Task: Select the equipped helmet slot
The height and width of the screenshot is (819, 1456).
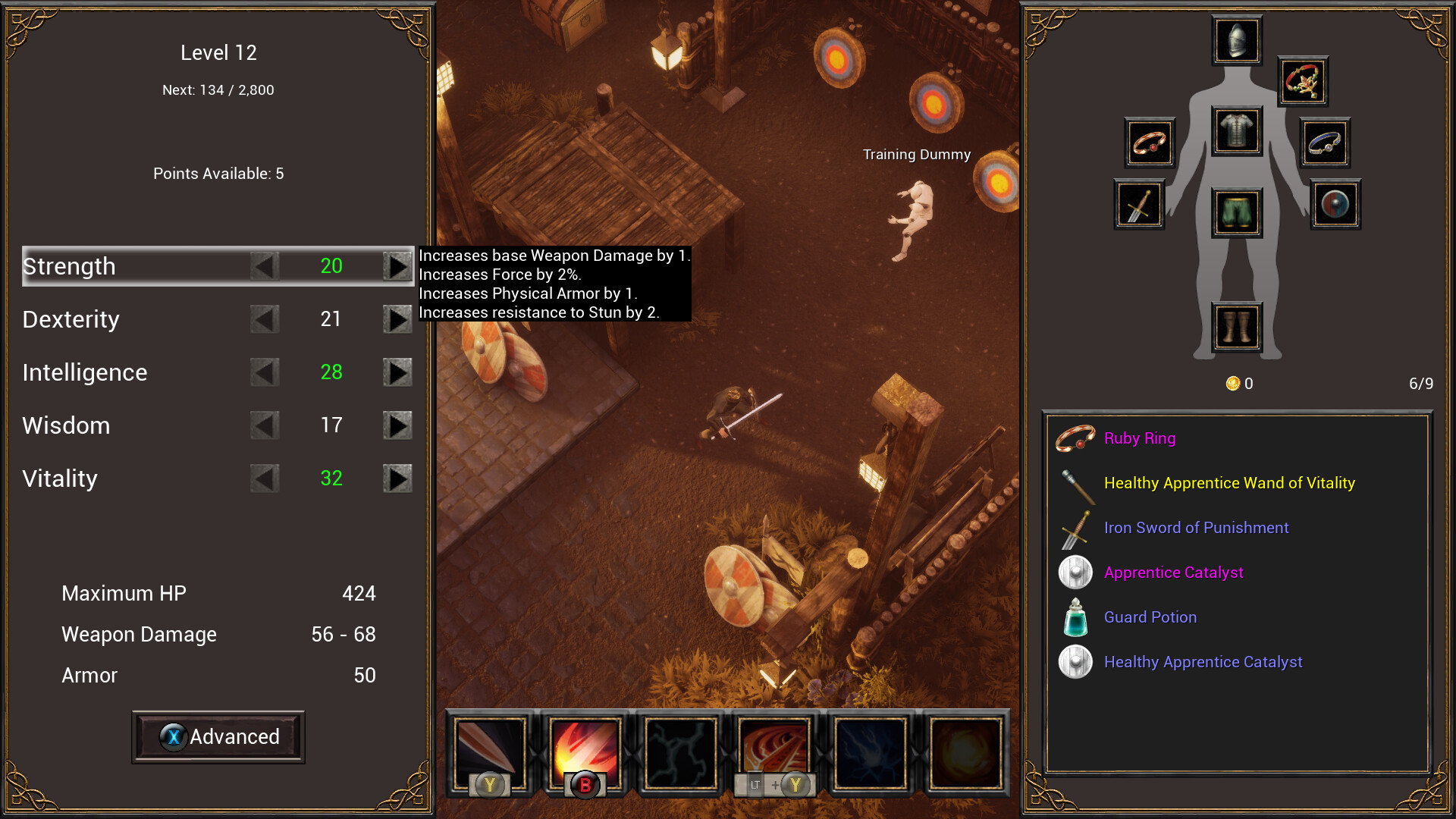Action: (1237, 40)
